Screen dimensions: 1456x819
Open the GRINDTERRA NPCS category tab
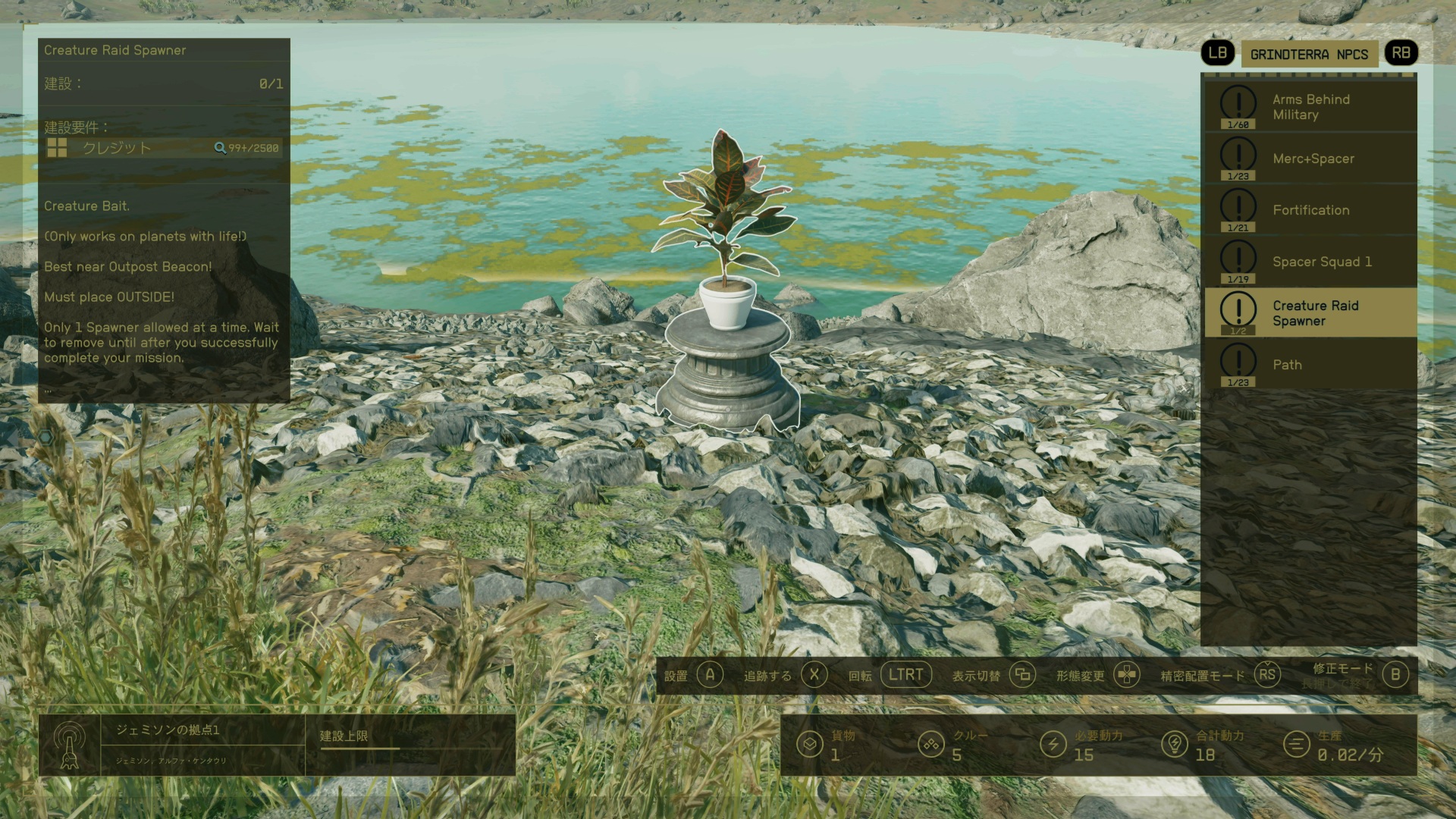point(1309,54)
